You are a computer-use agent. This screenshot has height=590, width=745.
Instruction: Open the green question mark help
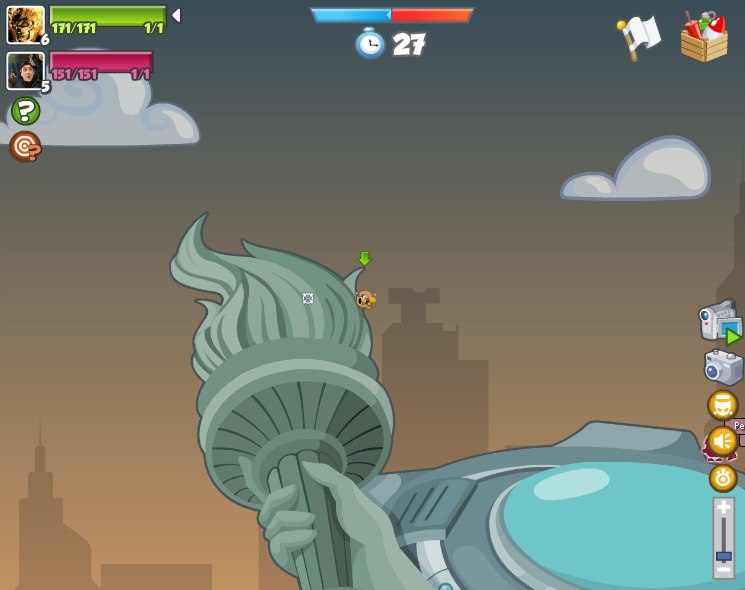tap(25, 110)
